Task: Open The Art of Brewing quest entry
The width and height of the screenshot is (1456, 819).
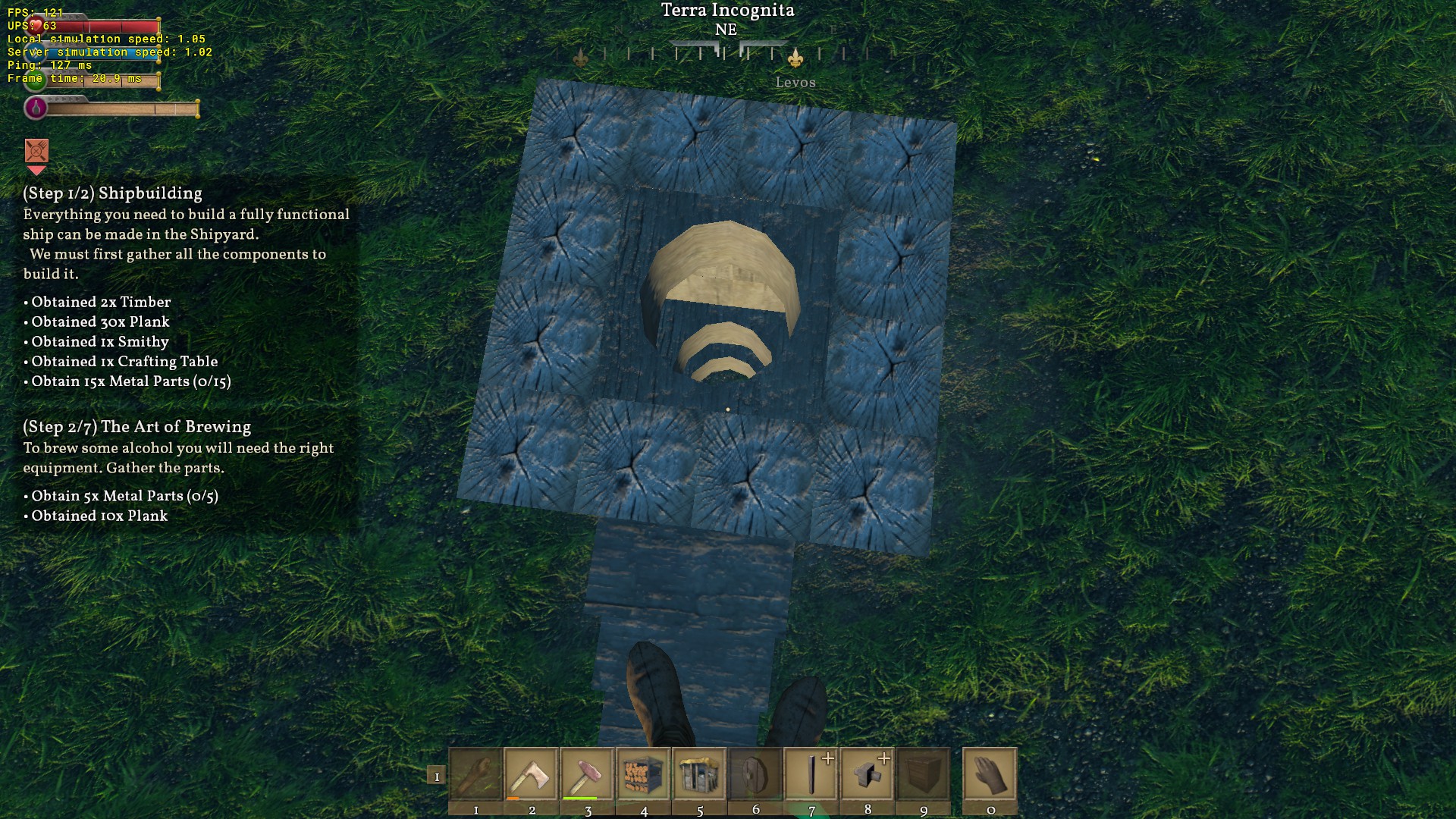Action: 136,427
